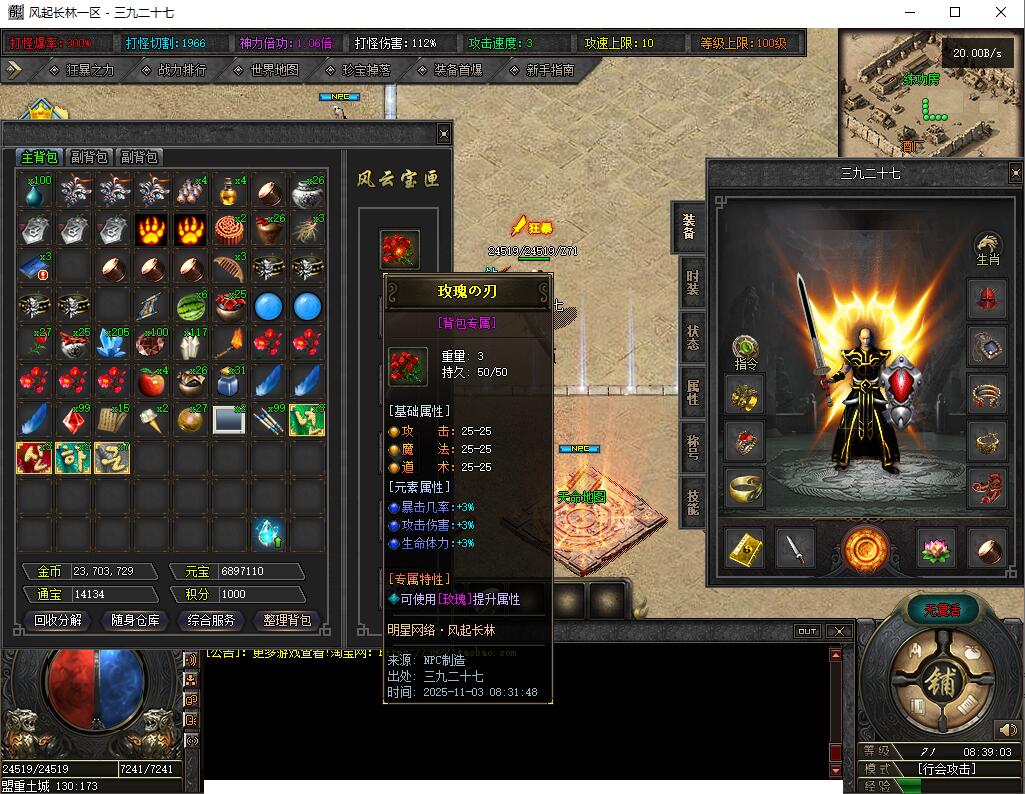The width and height of the screenshot is (1025, 794).
Task: Maximize the game window
Action: (954, 12)
